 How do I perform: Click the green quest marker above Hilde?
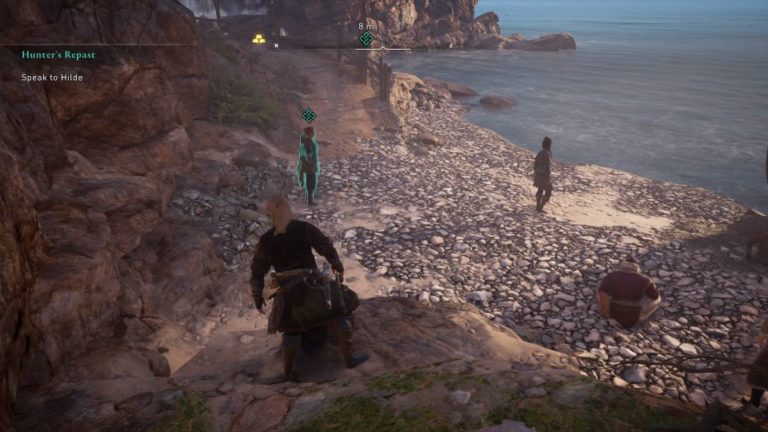[309, 115]
